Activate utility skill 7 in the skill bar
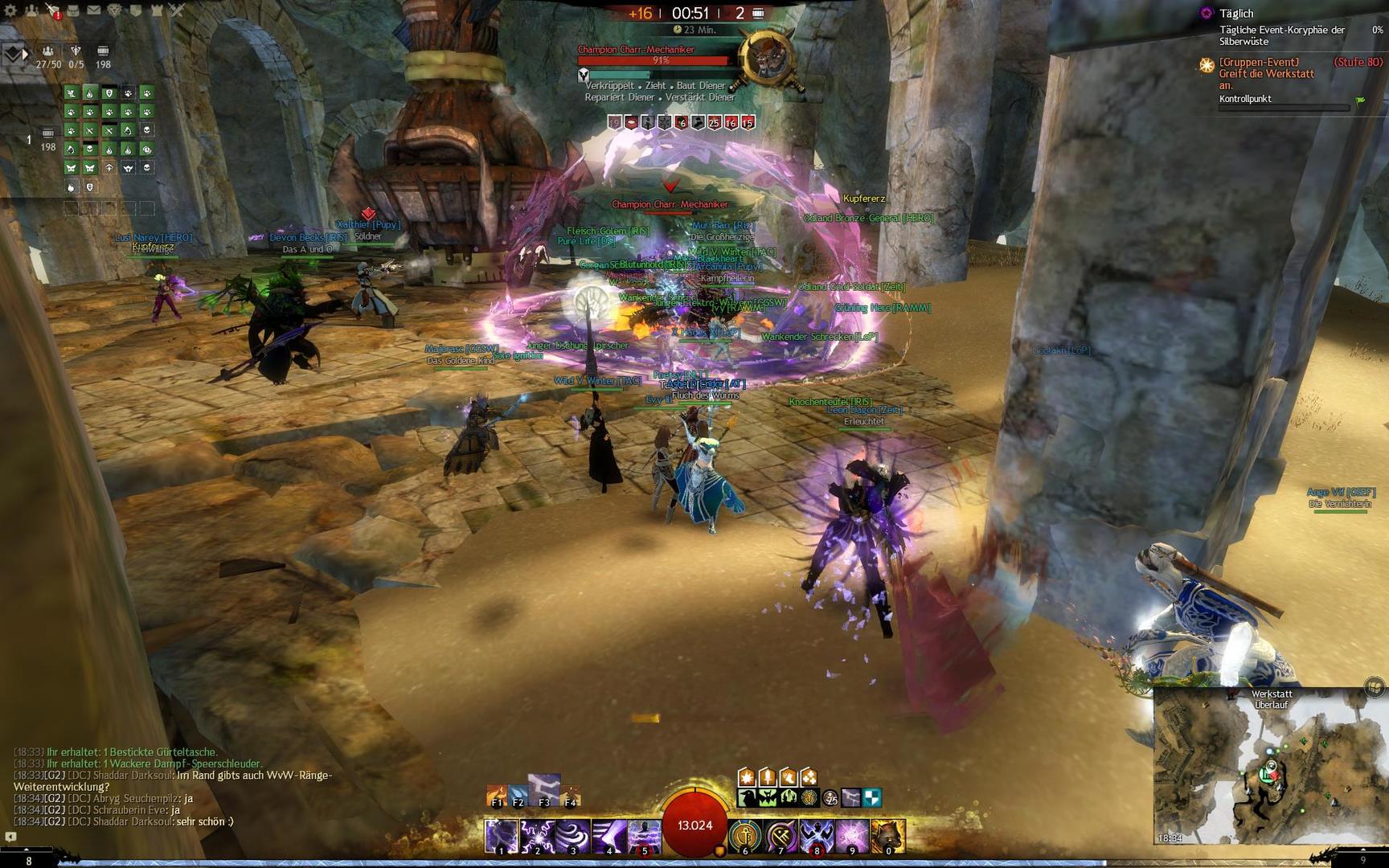The height and width of the screenshot is (868, 1389). (781, 836)
